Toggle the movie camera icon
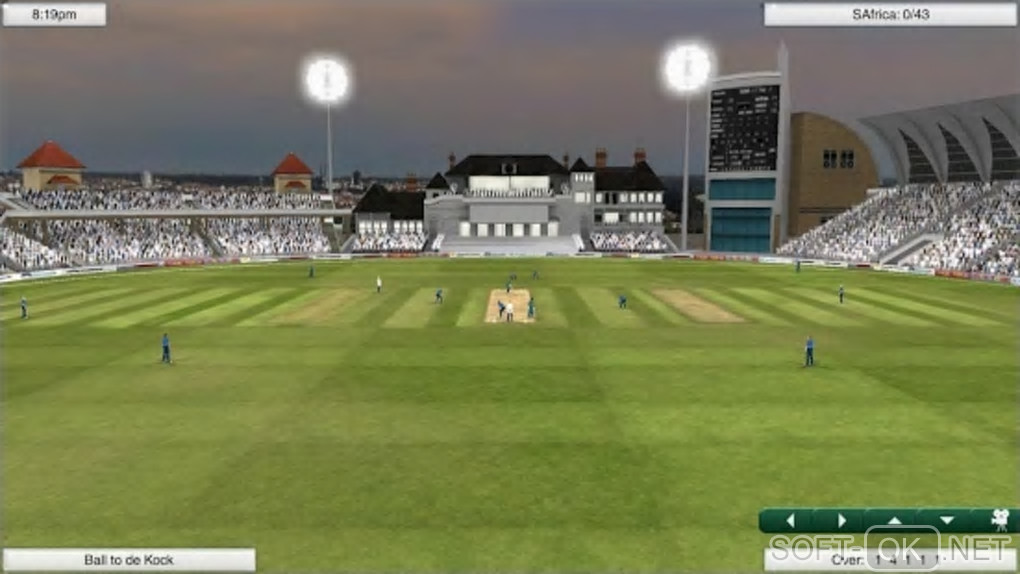Screen dimensions: 1020x574 coord(998,520)
